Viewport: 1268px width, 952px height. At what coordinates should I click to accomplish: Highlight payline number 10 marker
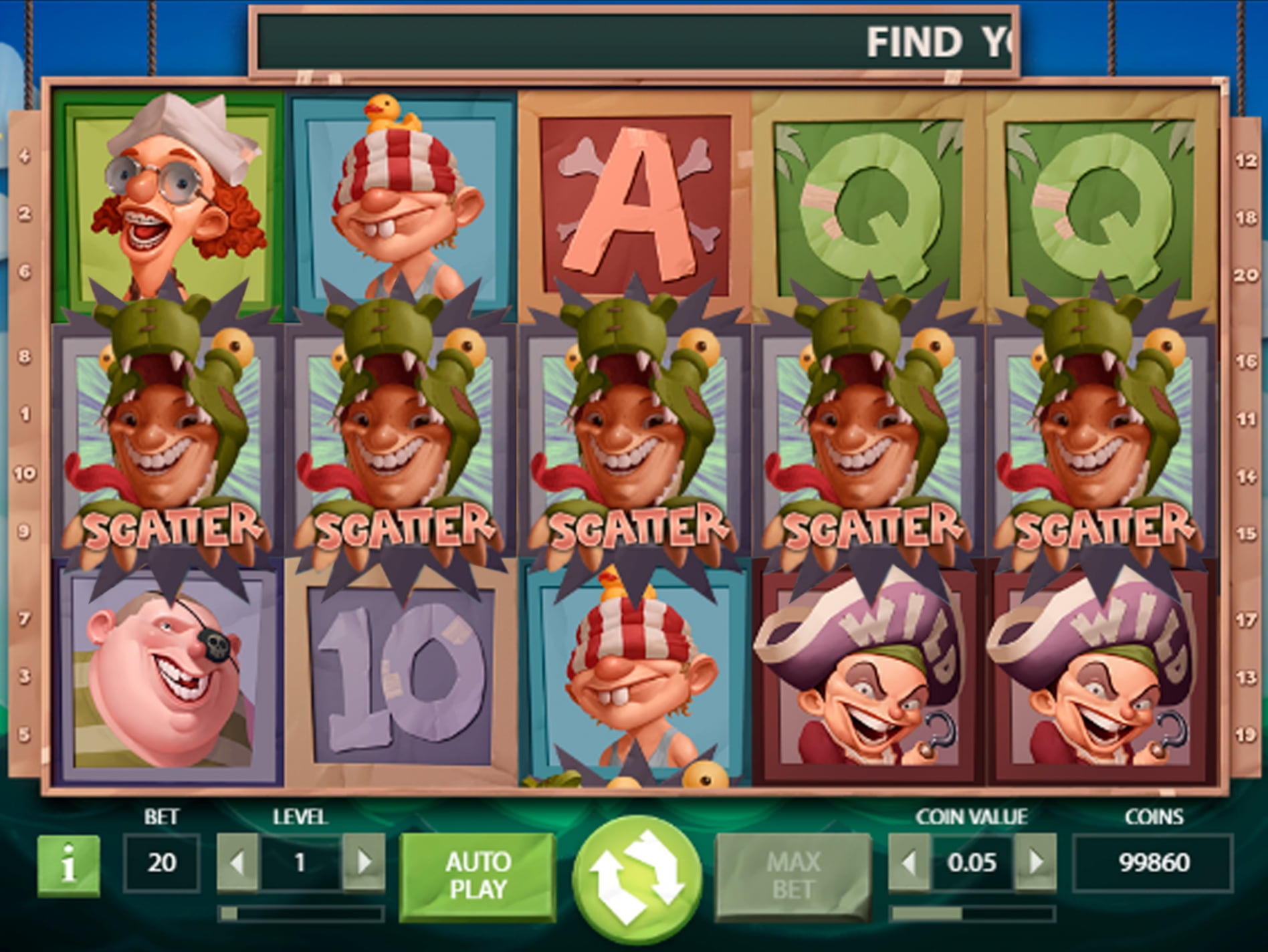tap(25, 474)
